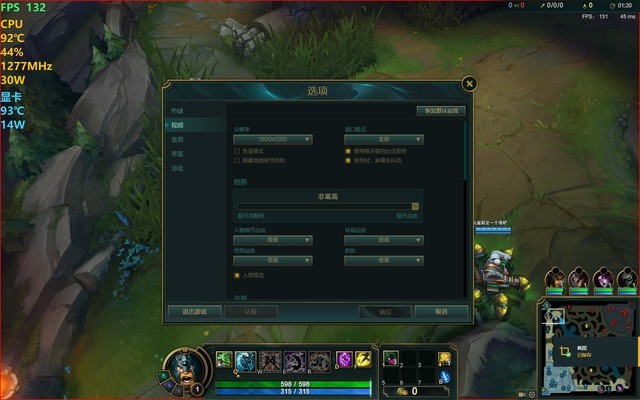The image size is (640, 400).
Task: Expand the window mode dropdown
Action: (x=384, y=140)
